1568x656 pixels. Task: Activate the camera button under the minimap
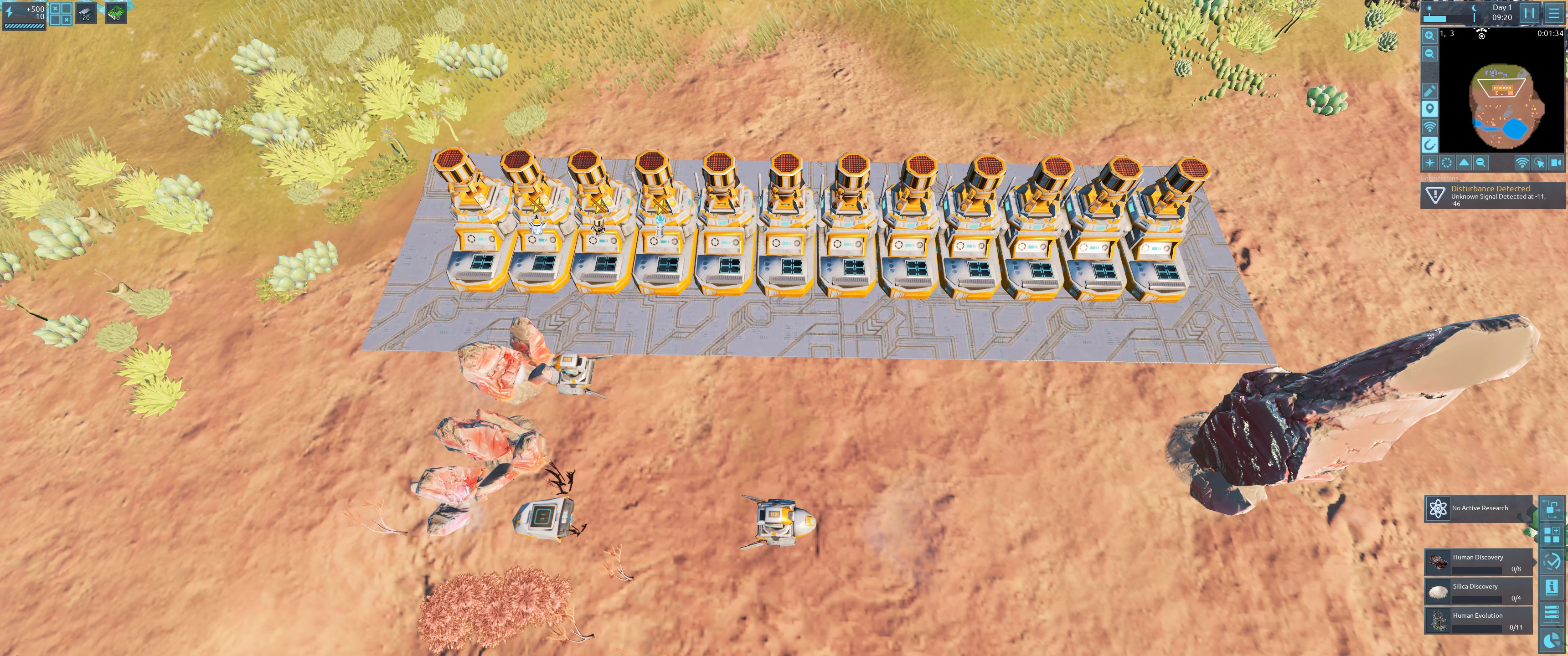1556,163
